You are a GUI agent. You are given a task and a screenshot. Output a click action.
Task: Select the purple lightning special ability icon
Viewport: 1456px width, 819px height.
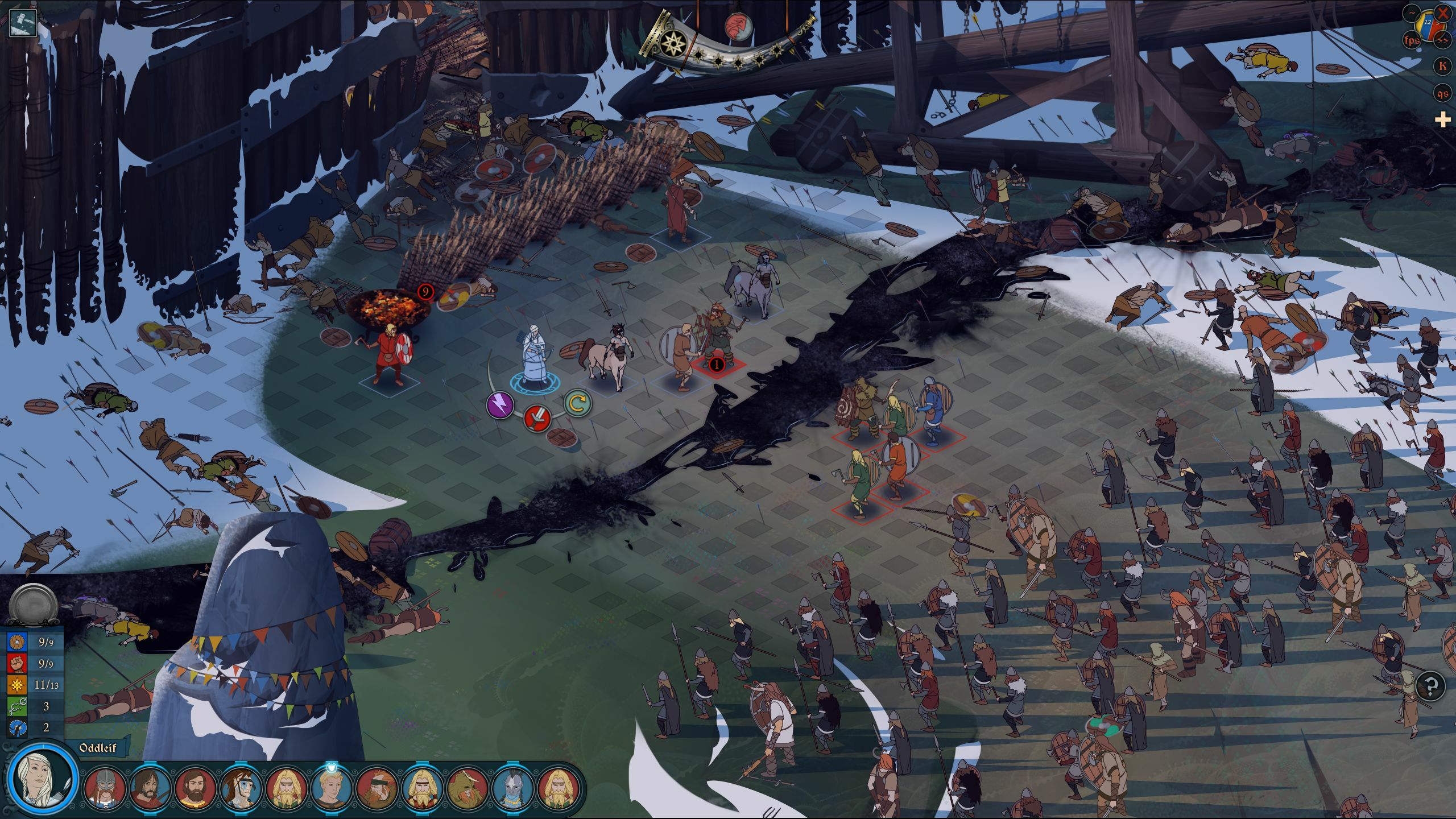pyautogui.click(x=499, y=404)
